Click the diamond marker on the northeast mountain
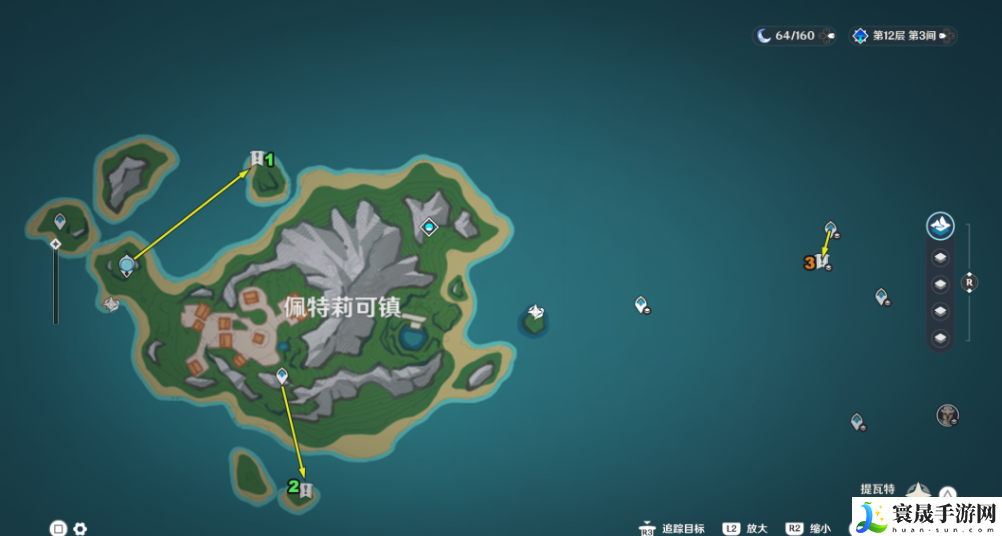The image size is (1002, 536). [430, 227]
